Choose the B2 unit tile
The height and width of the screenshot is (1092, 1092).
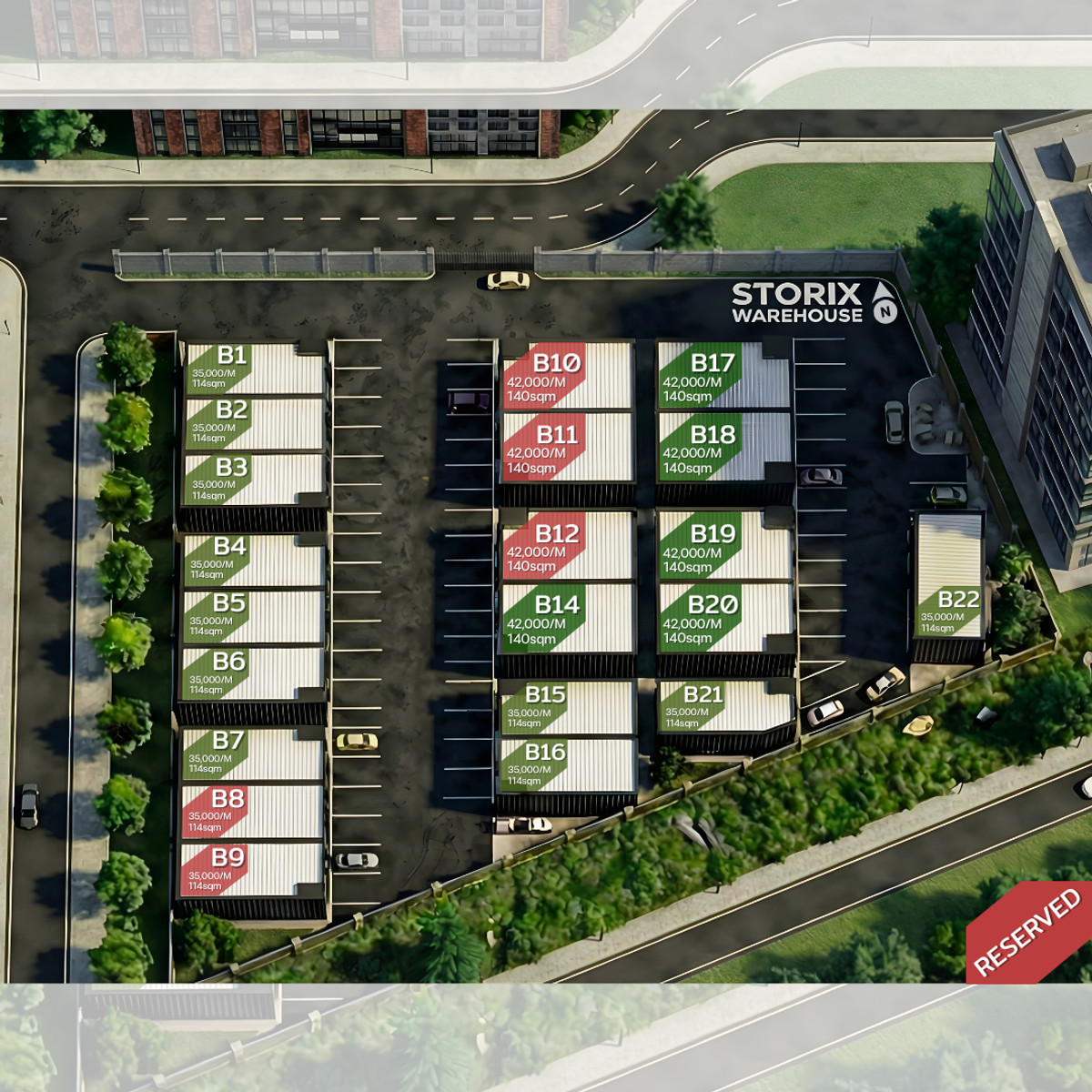pyautogui.click(x=254, y=423)
